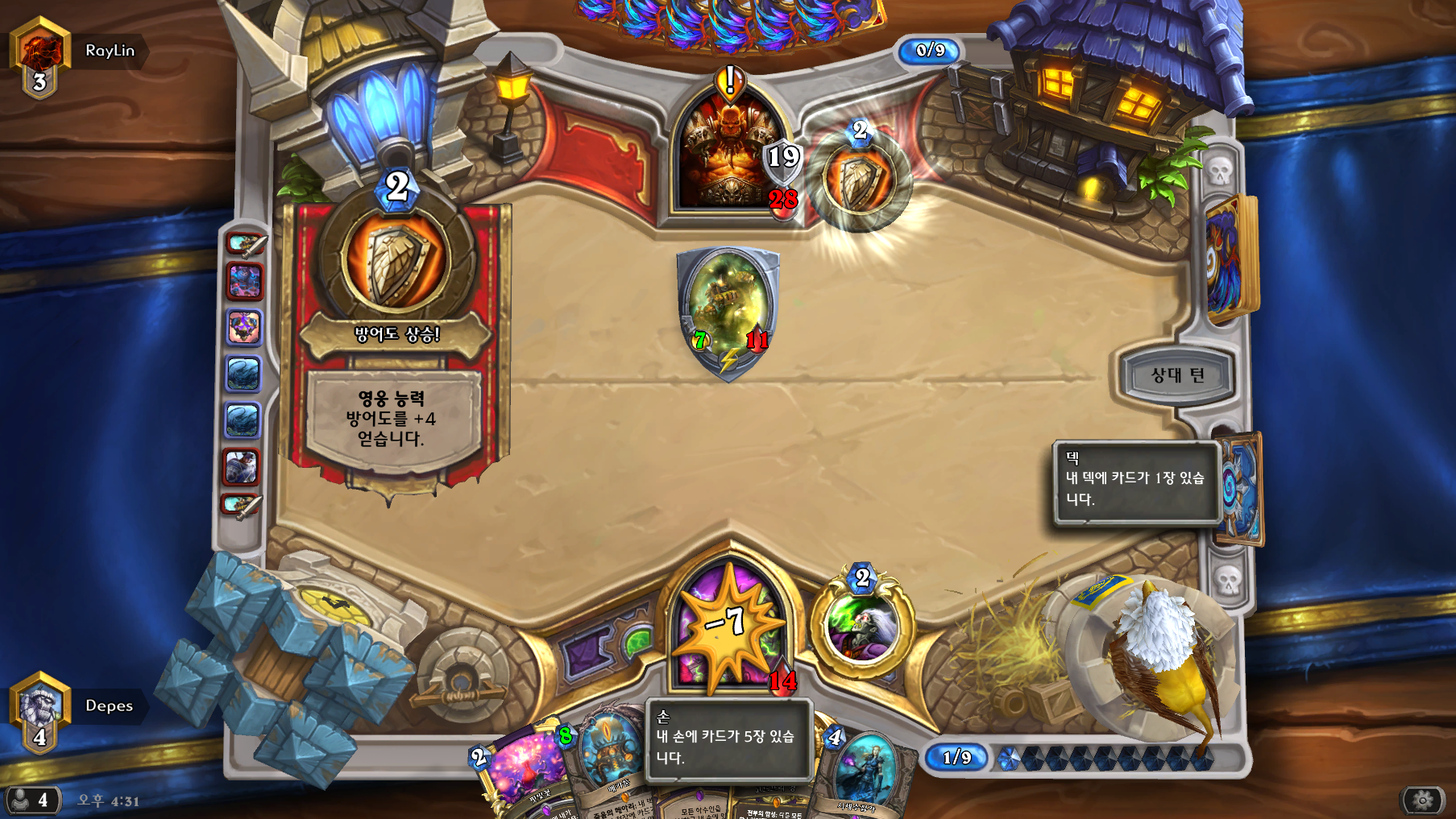1456x819 pixels.
Task: Select the 7/11 minion on the board
Action: click(x=728, y=310)
